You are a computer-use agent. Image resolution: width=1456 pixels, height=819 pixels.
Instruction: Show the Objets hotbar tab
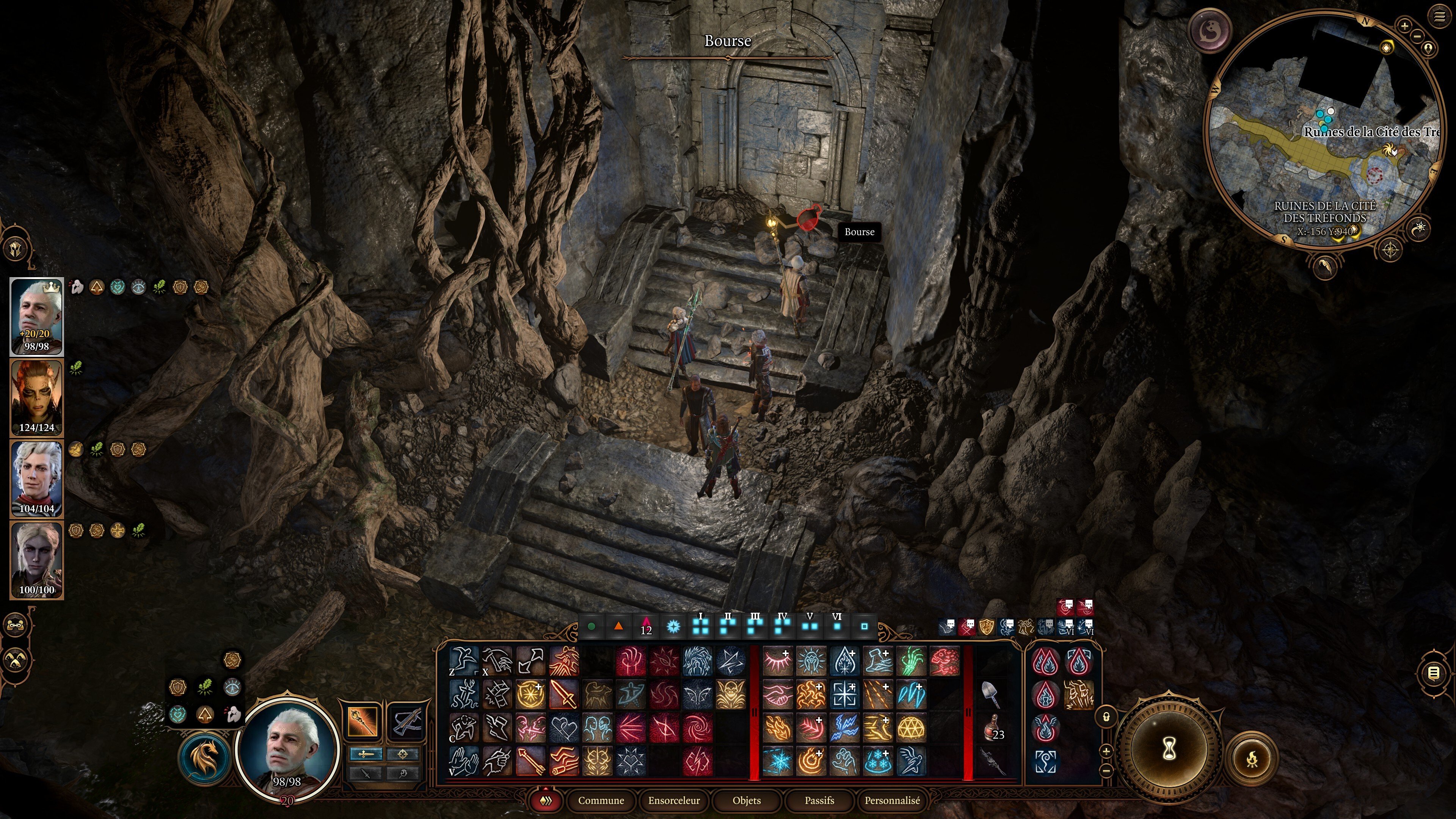(747, 800)
